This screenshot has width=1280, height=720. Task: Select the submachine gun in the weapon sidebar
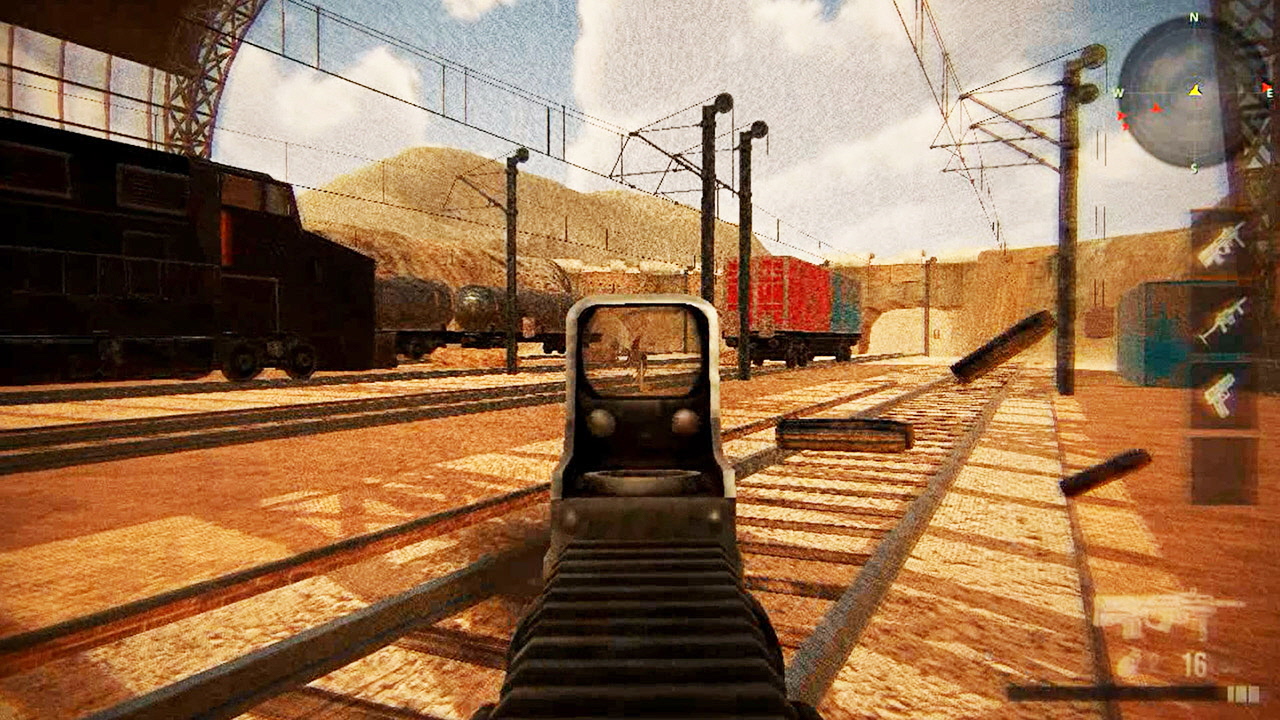(1221, 244)
